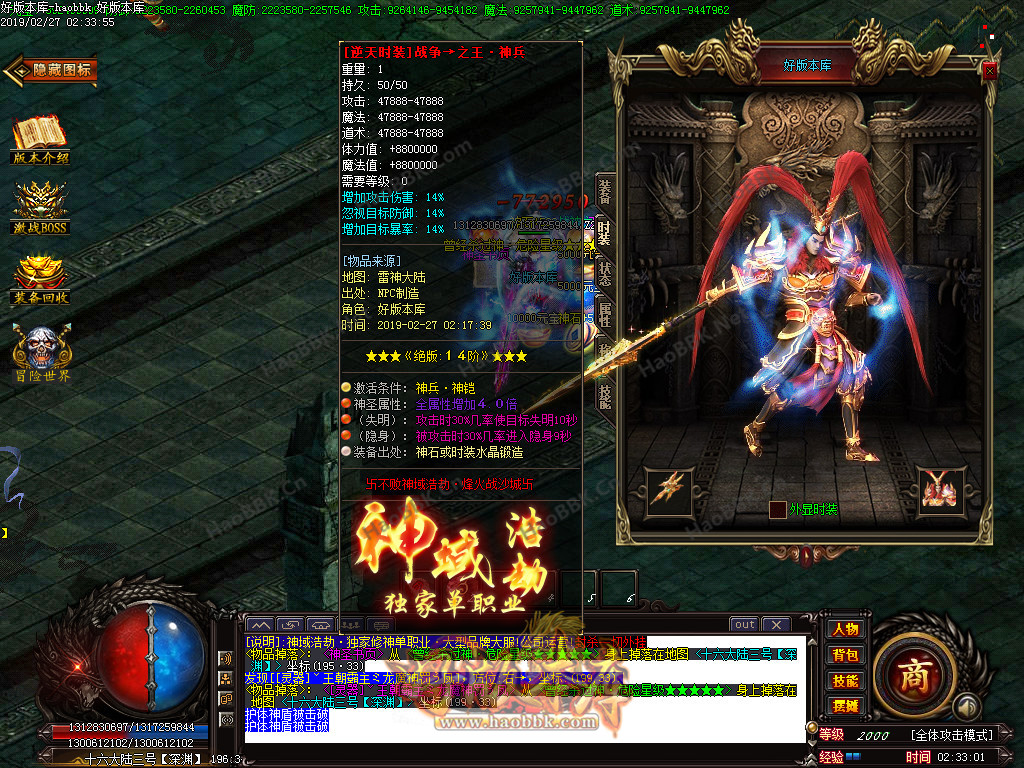
Task: Toggle the 外显时装 checkbox
Action: click(777, 510)
